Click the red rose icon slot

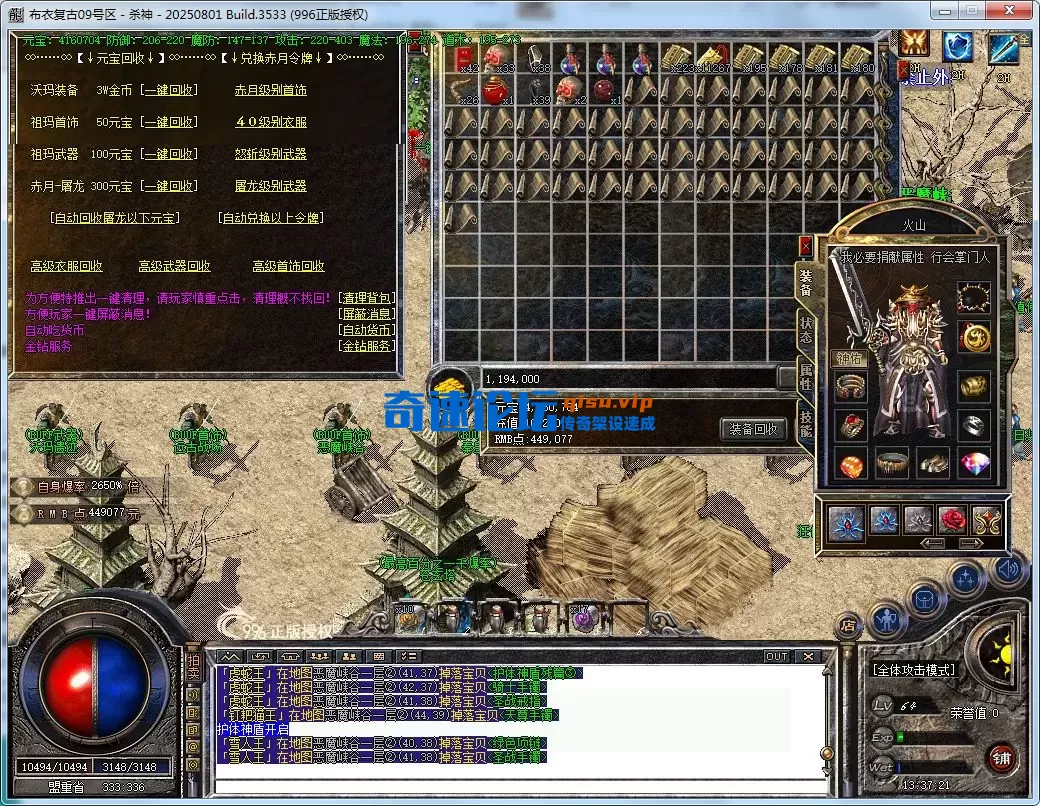950,519
